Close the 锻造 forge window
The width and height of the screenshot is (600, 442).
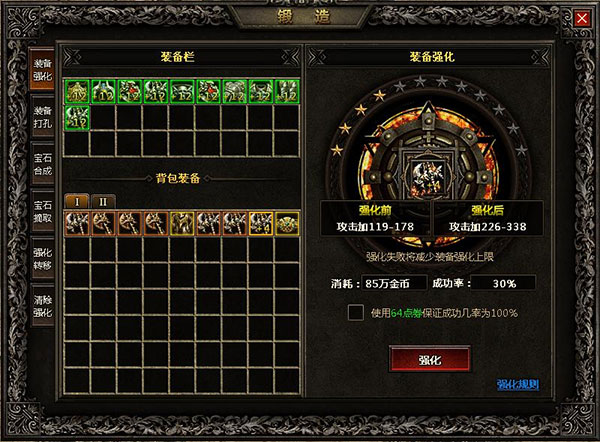click(x=582, y=18)
